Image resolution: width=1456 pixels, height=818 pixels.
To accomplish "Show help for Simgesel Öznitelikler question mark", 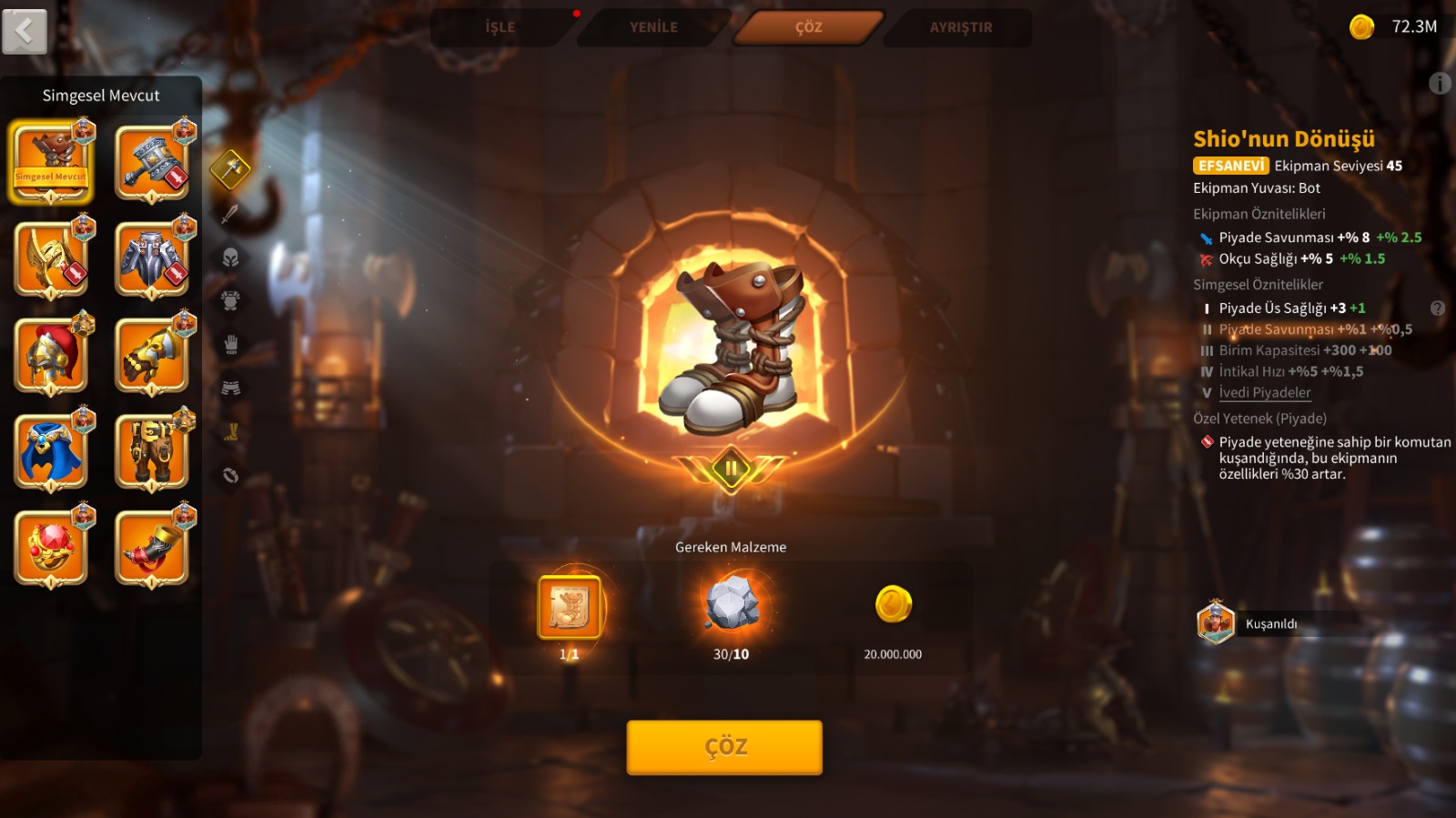I will coord(1438,308).
